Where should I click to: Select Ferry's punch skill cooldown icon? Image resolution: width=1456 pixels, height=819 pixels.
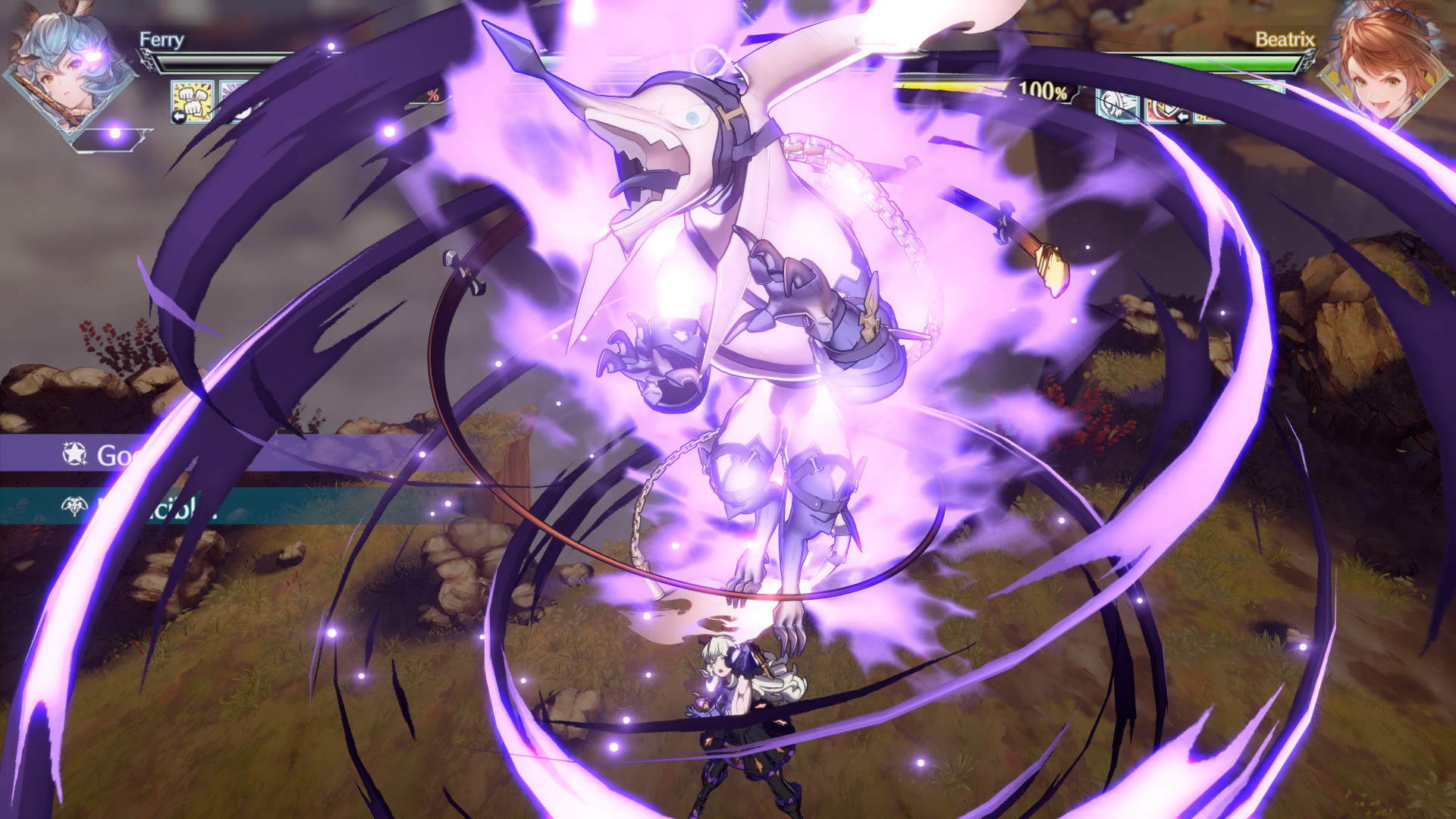pos(192,102)
